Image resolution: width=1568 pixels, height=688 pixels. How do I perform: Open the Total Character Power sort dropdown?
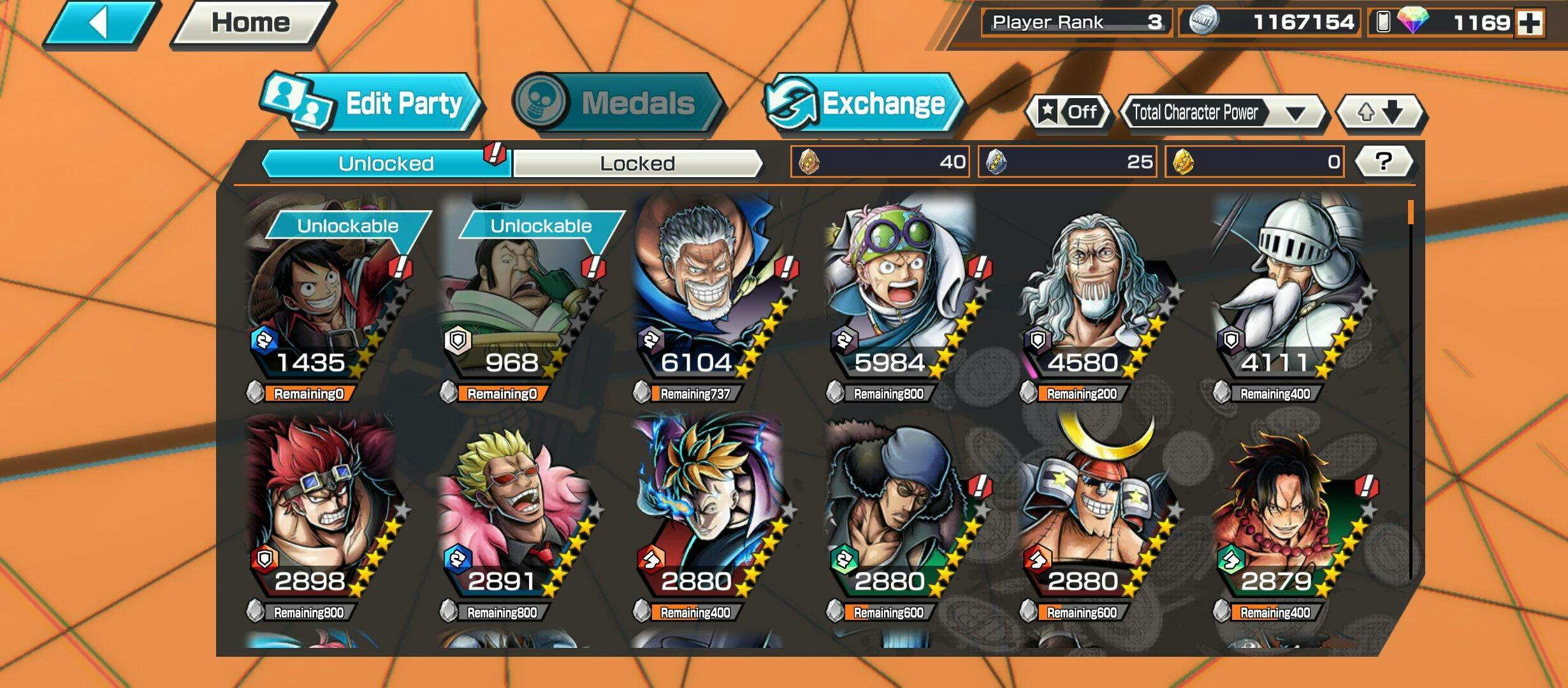pos(1223,113)
